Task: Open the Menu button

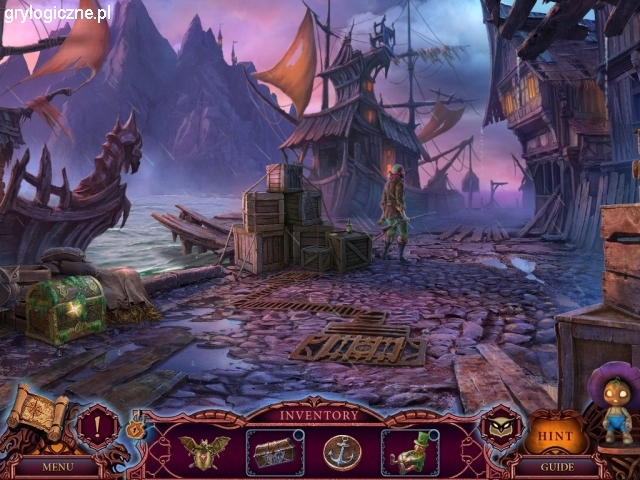Action: [x=57, y=466]
